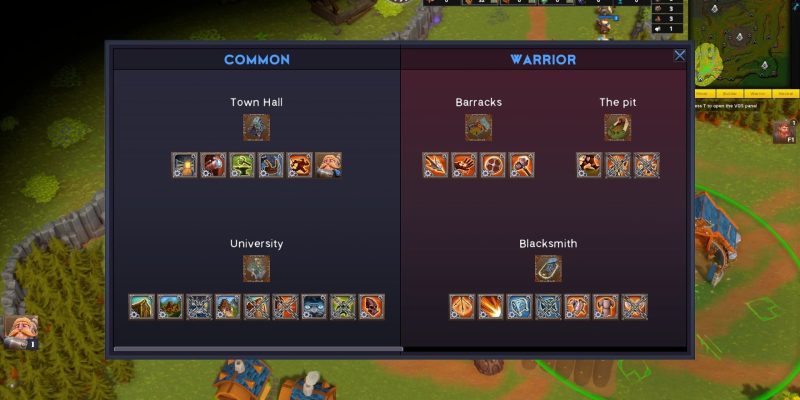Choose the bearded dwarf icon under Town Hall
800x400 pixels.
(329, 165)
